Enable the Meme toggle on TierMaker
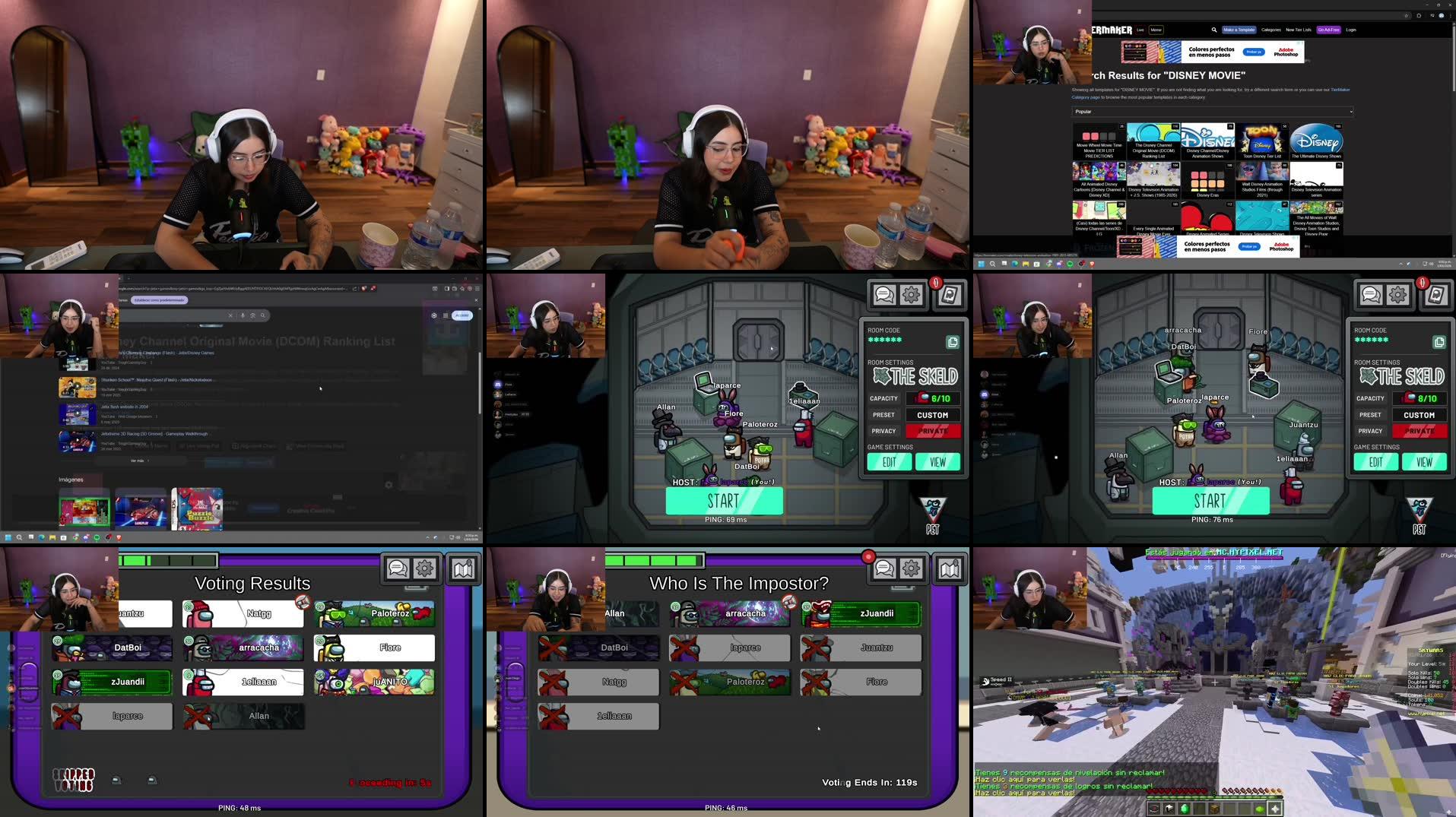Image resolution: width=1456 pixels, height=817 pixels. 1156,29
